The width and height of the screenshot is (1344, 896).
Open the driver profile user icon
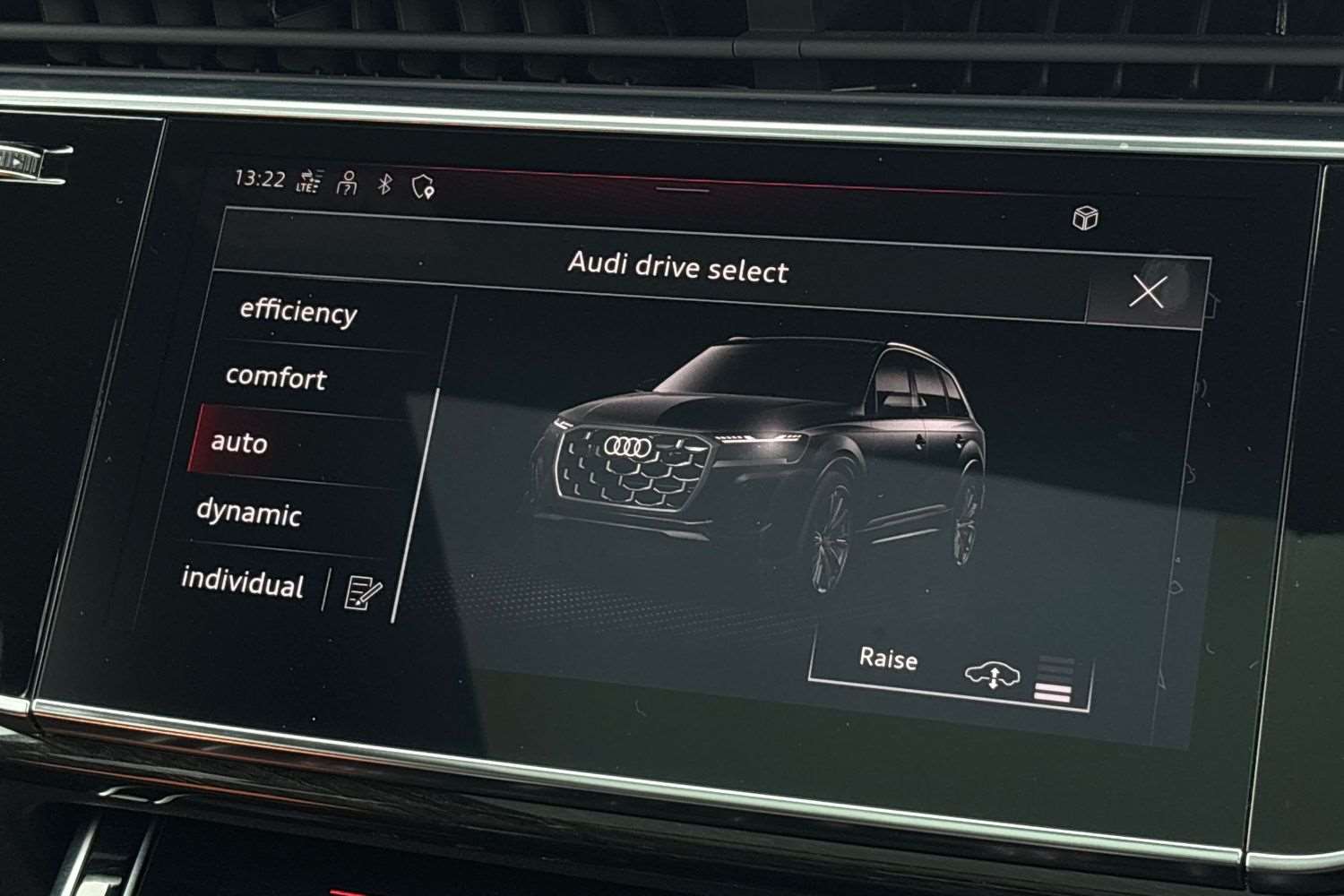tap(346, 185)
